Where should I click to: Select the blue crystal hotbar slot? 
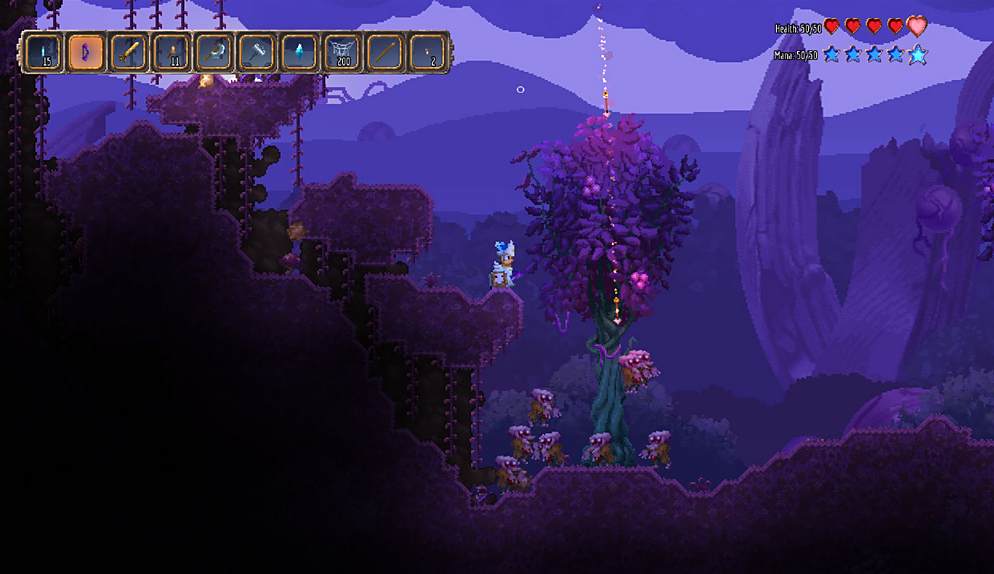(x=300, y=52)
